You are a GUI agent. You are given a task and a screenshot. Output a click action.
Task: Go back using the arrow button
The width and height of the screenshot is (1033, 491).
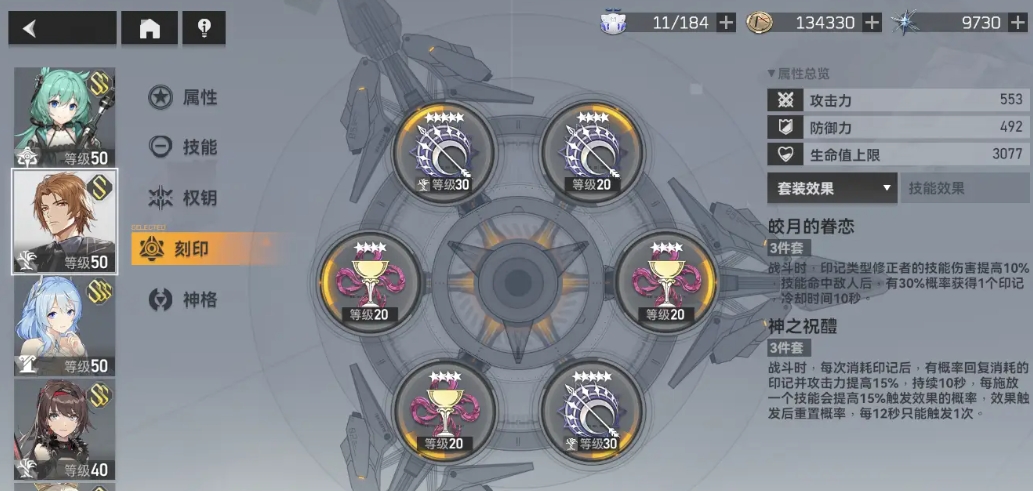point(62,28)
